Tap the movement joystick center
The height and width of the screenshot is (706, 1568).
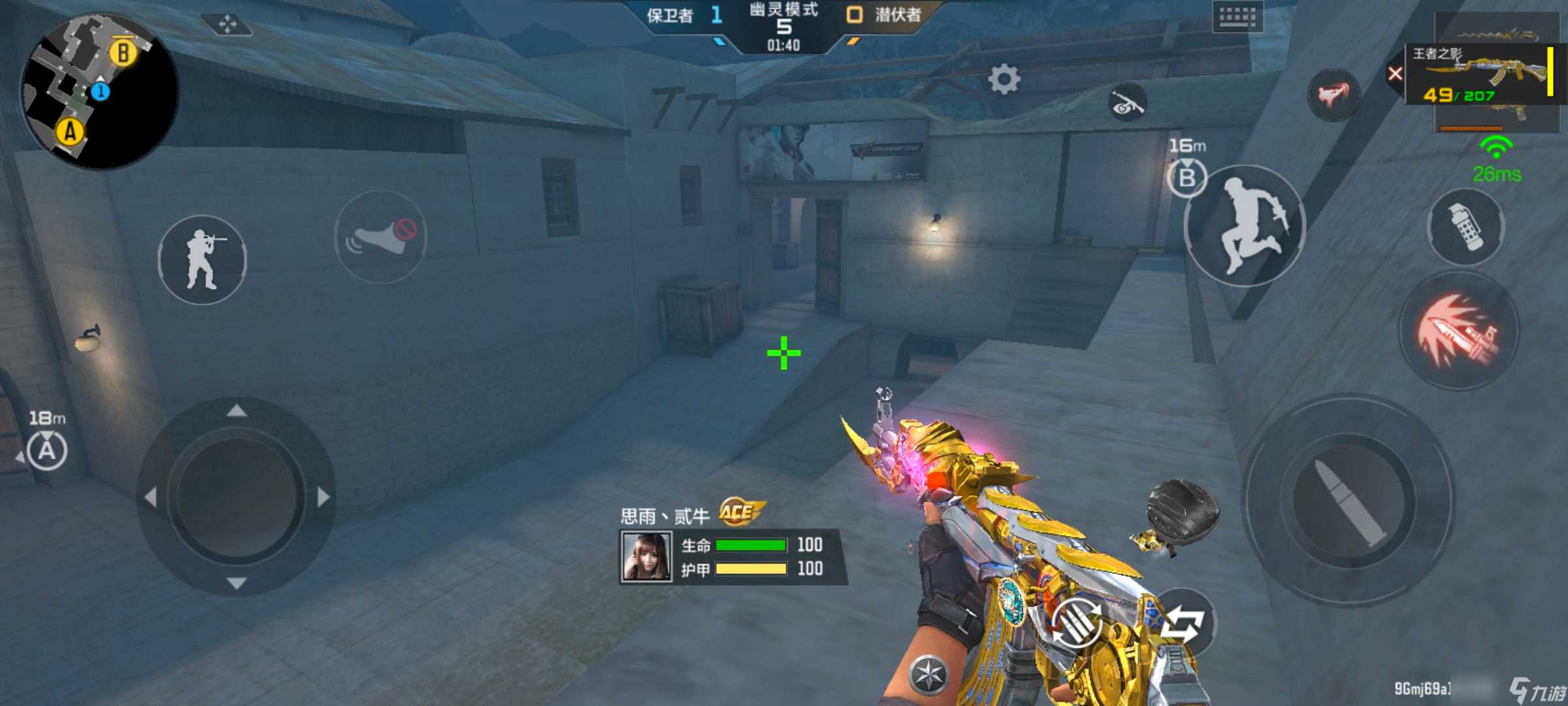point(237,497)
